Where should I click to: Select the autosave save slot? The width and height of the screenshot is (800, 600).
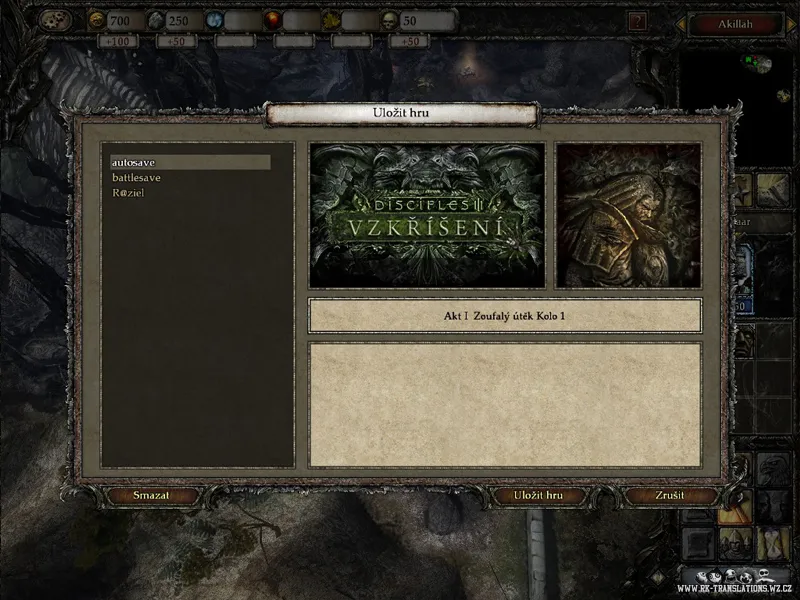pyautogui.click(x=189, y=162)
